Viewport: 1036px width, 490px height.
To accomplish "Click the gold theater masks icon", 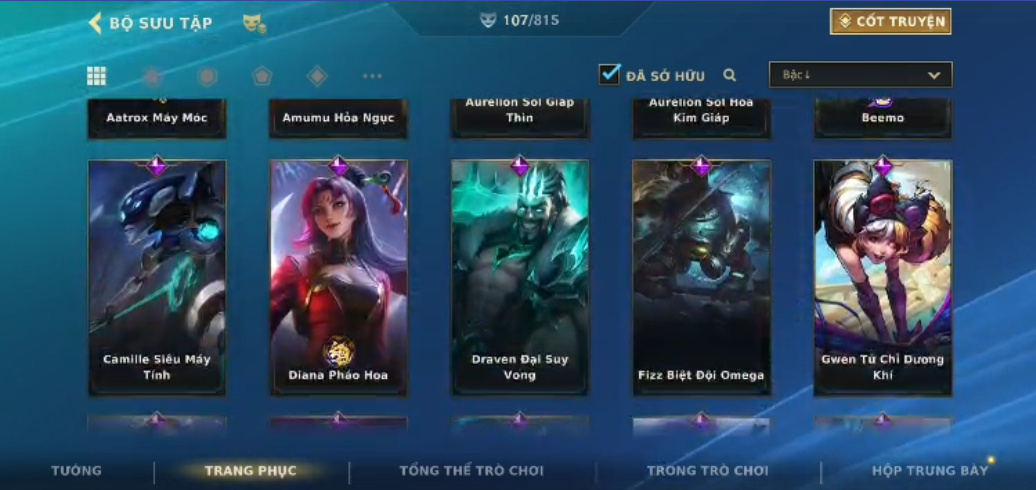I will (254, 23).
